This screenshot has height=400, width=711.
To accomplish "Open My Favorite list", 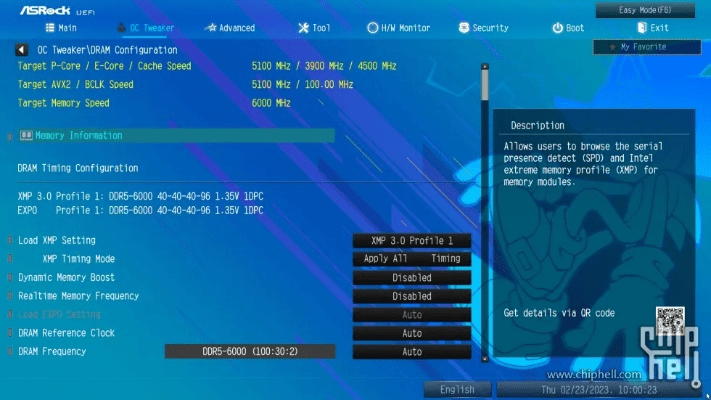I will click(643, 47).
